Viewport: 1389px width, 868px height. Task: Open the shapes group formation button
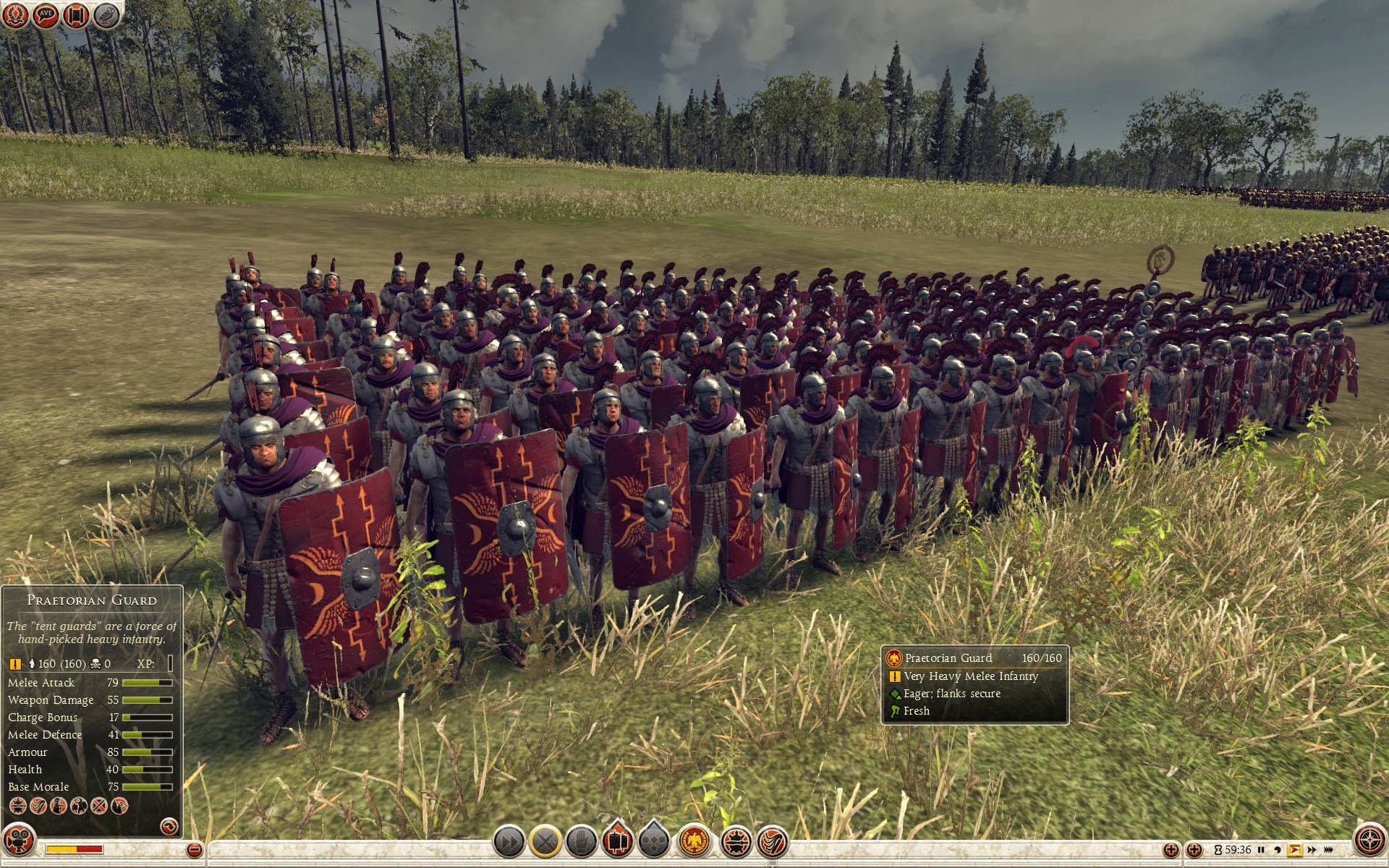coord(654,842)
